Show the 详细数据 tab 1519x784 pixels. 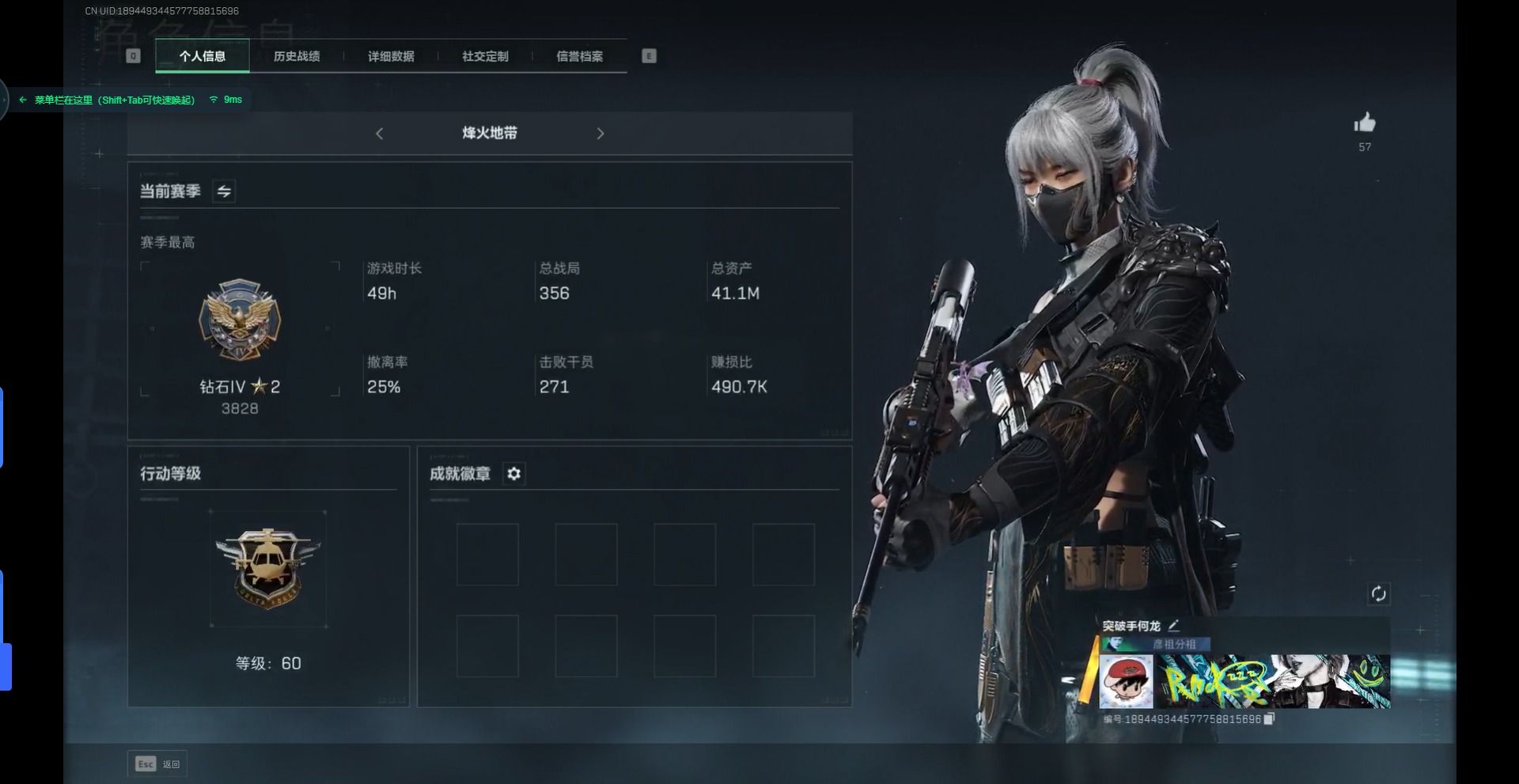click(x=391, y=56)
